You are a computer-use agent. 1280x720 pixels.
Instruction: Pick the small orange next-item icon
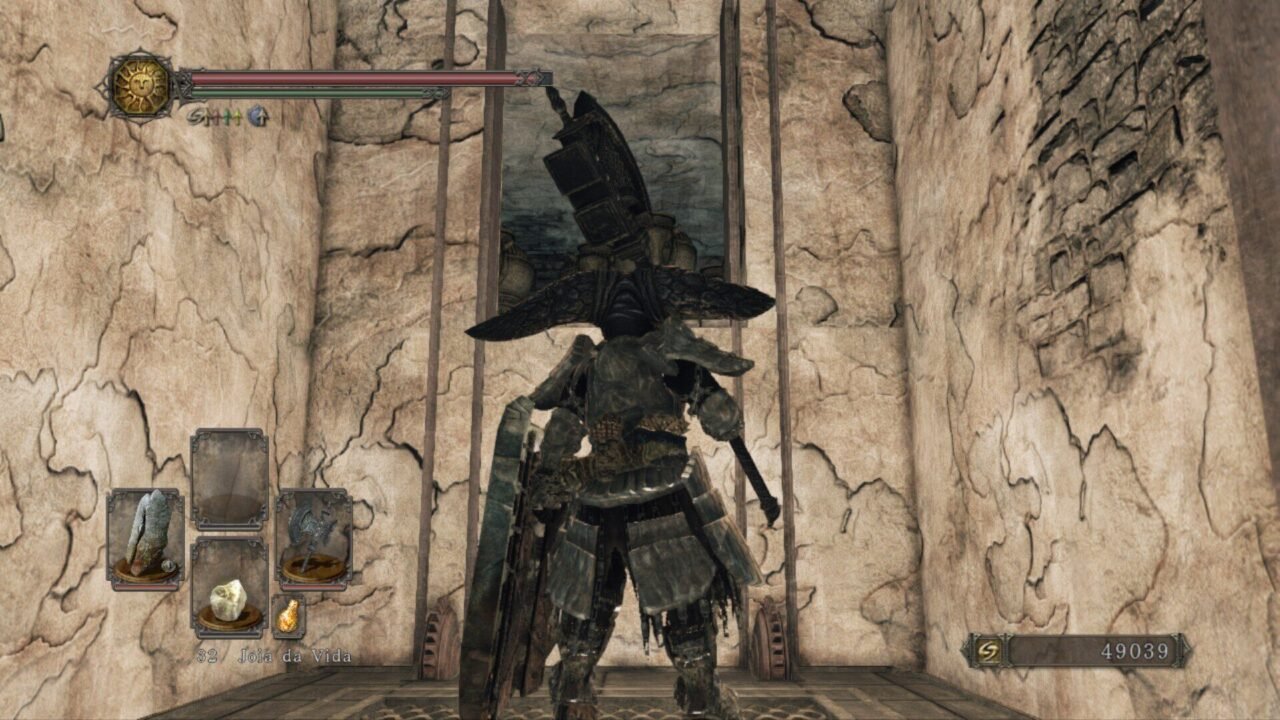coord(288,616)
